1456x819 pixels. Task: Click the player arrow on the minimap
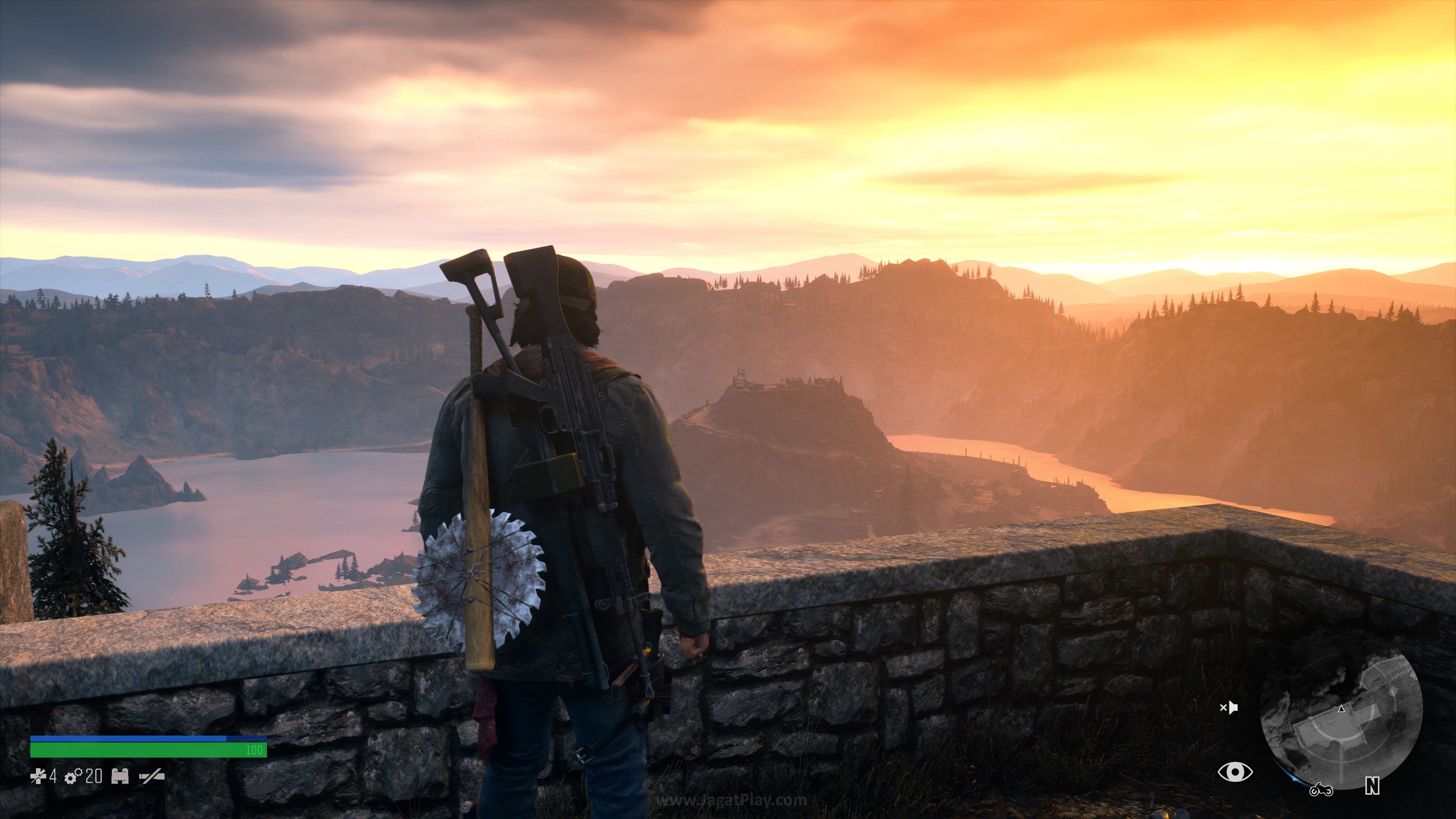coord(1342,709)
